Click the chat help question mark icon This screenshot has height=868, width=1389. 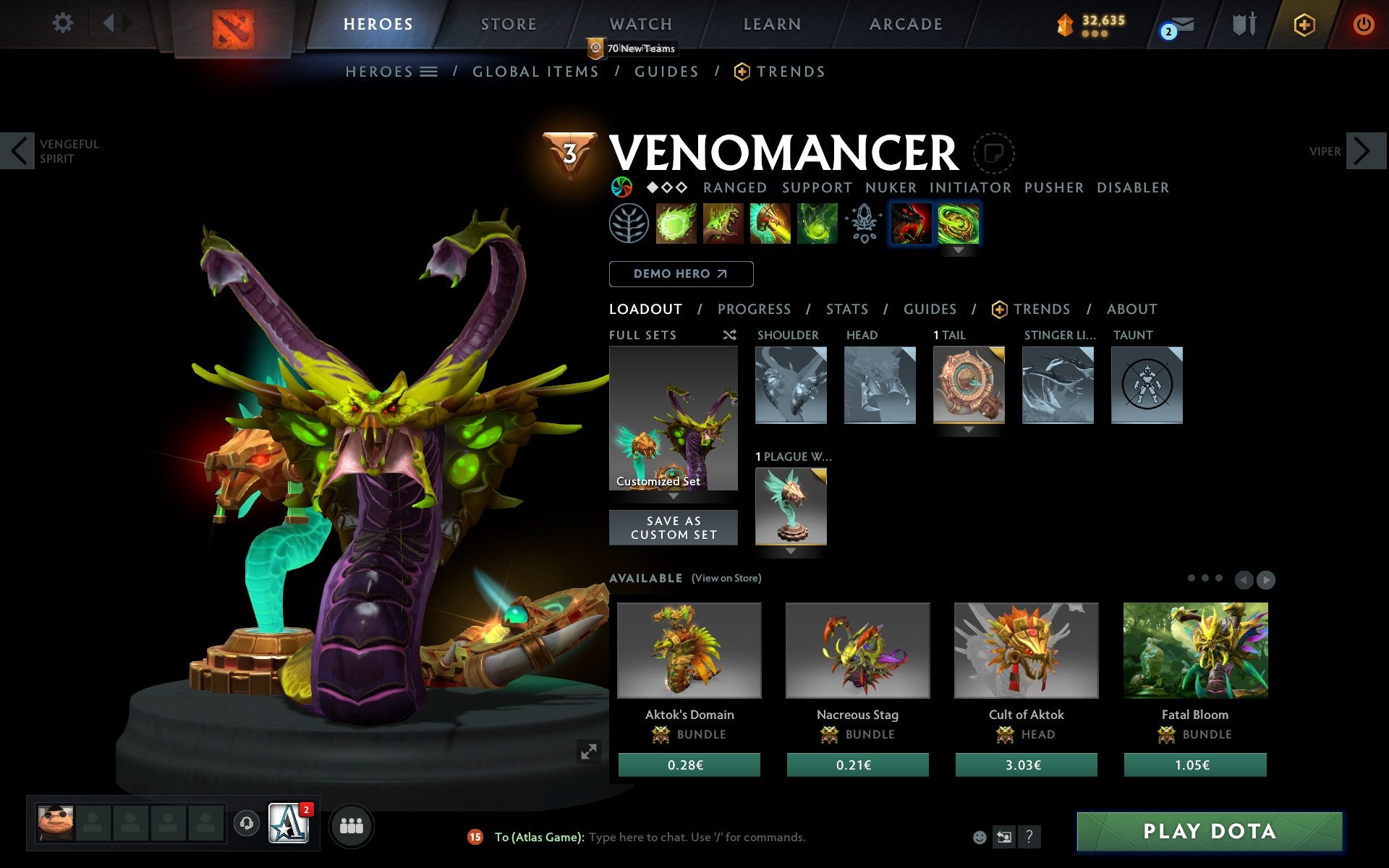click(1030, 837)
